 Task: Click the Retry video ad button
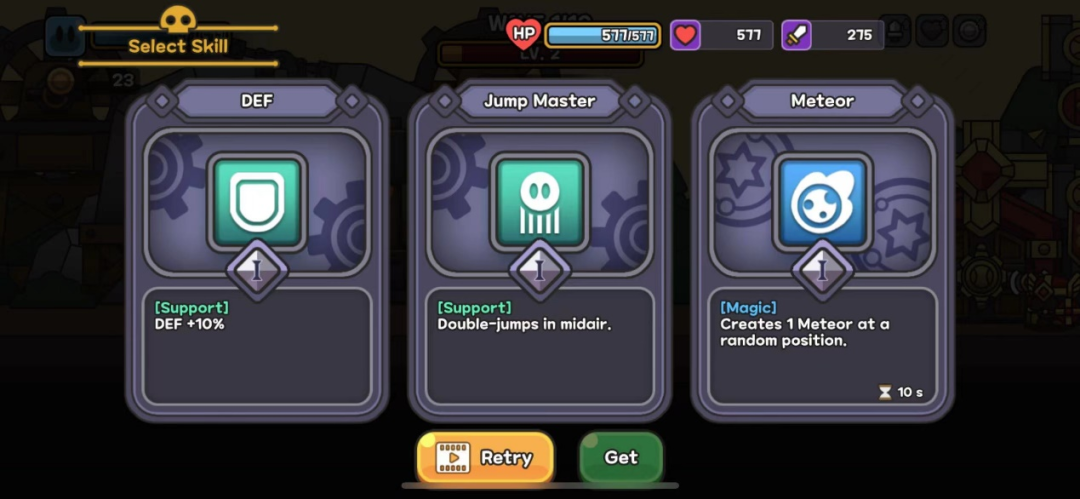485,458
